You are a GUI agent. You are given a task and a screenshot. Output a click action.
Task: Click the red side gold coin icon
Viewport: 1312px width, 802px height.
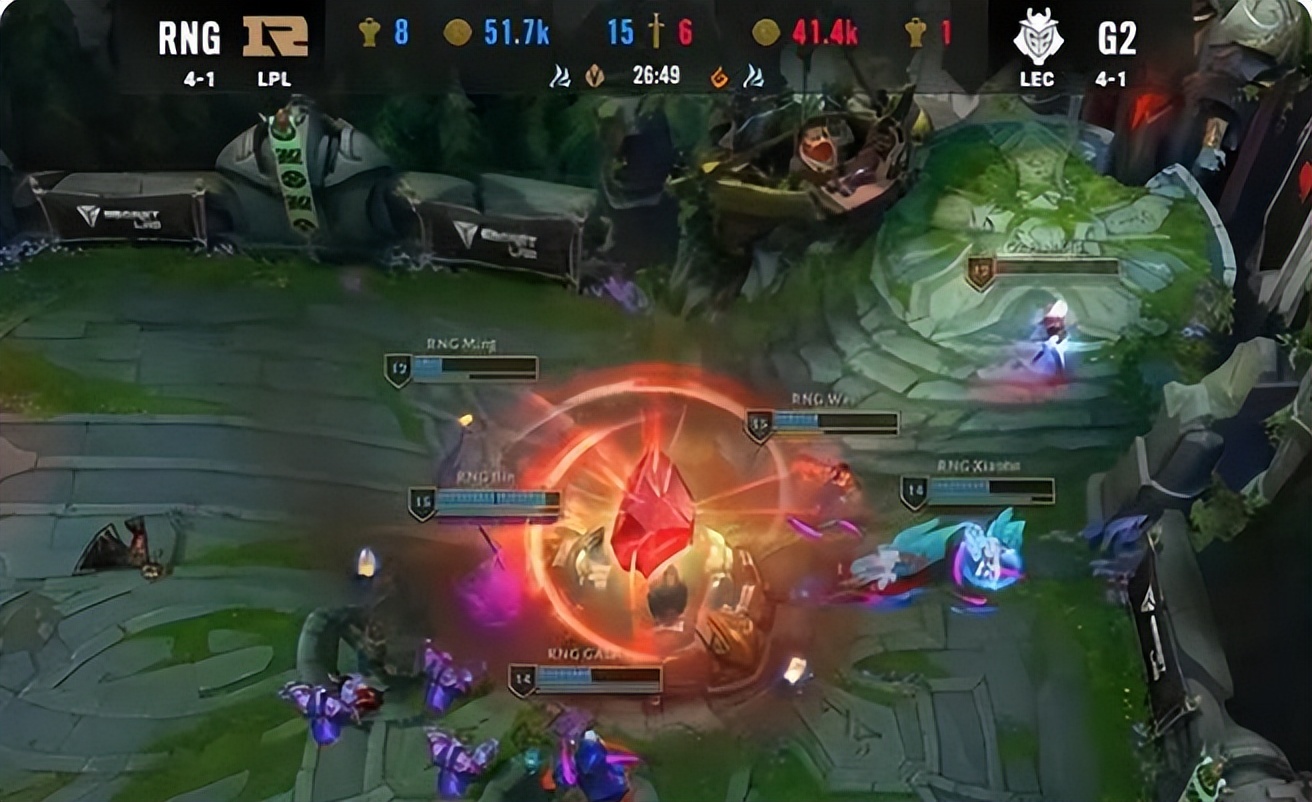click(766, 30)
